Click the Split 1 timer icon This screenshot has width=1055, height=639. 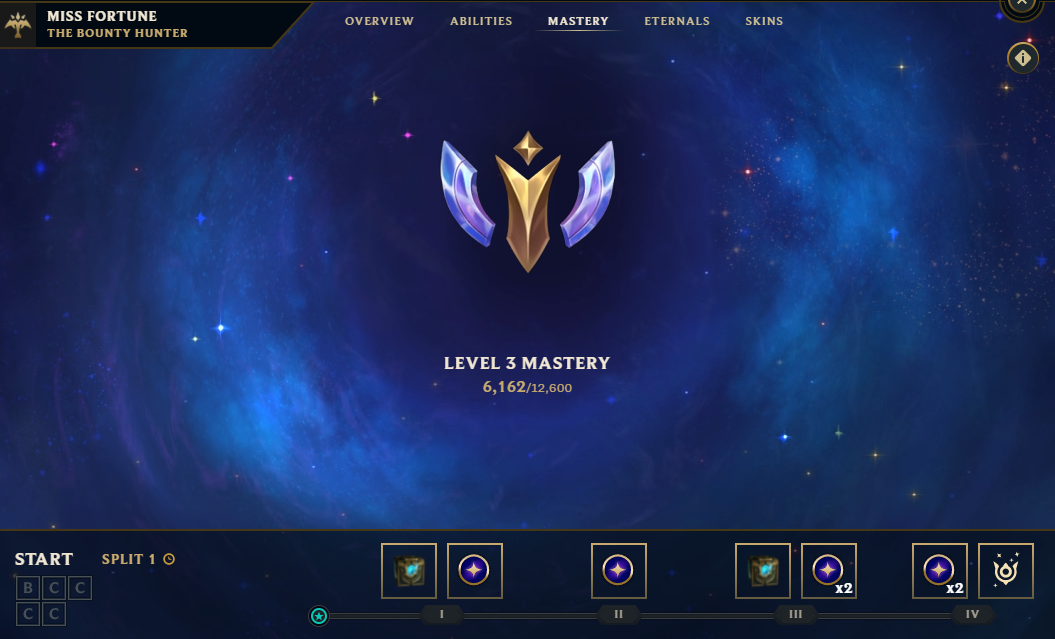tap(169, 559)
